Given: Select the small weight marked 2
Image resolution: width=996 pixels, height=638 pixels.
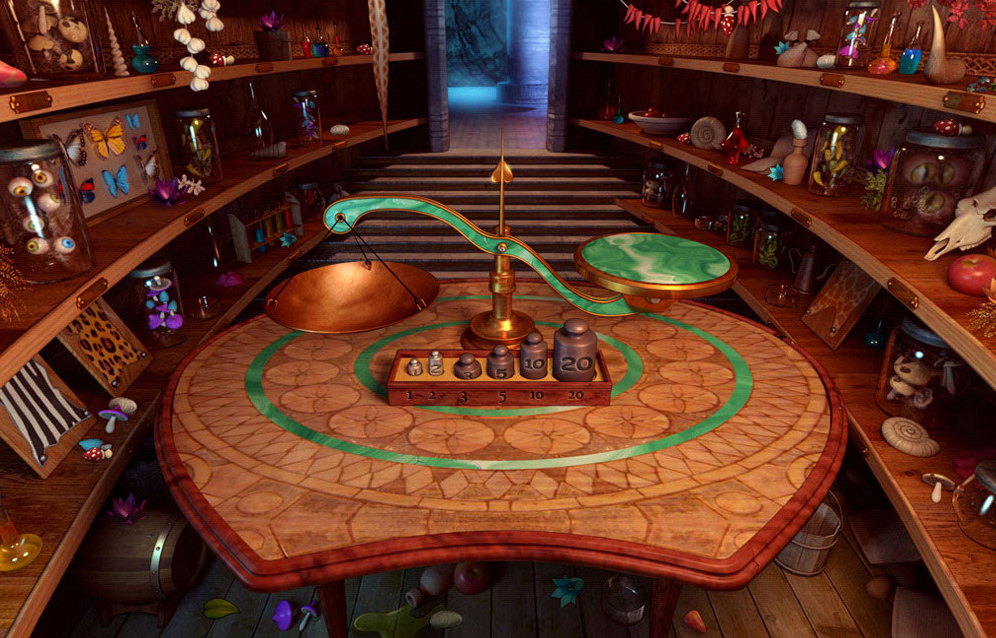Looking at the screenshot, I should pos(436,364).
